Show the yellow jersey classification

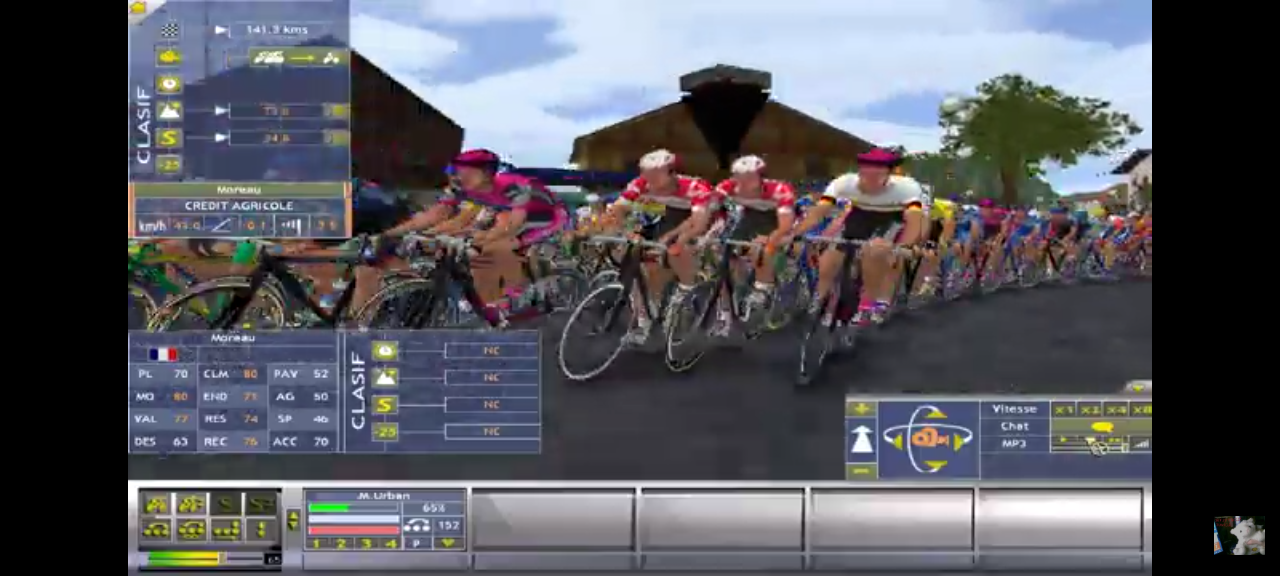pos(169,57)
